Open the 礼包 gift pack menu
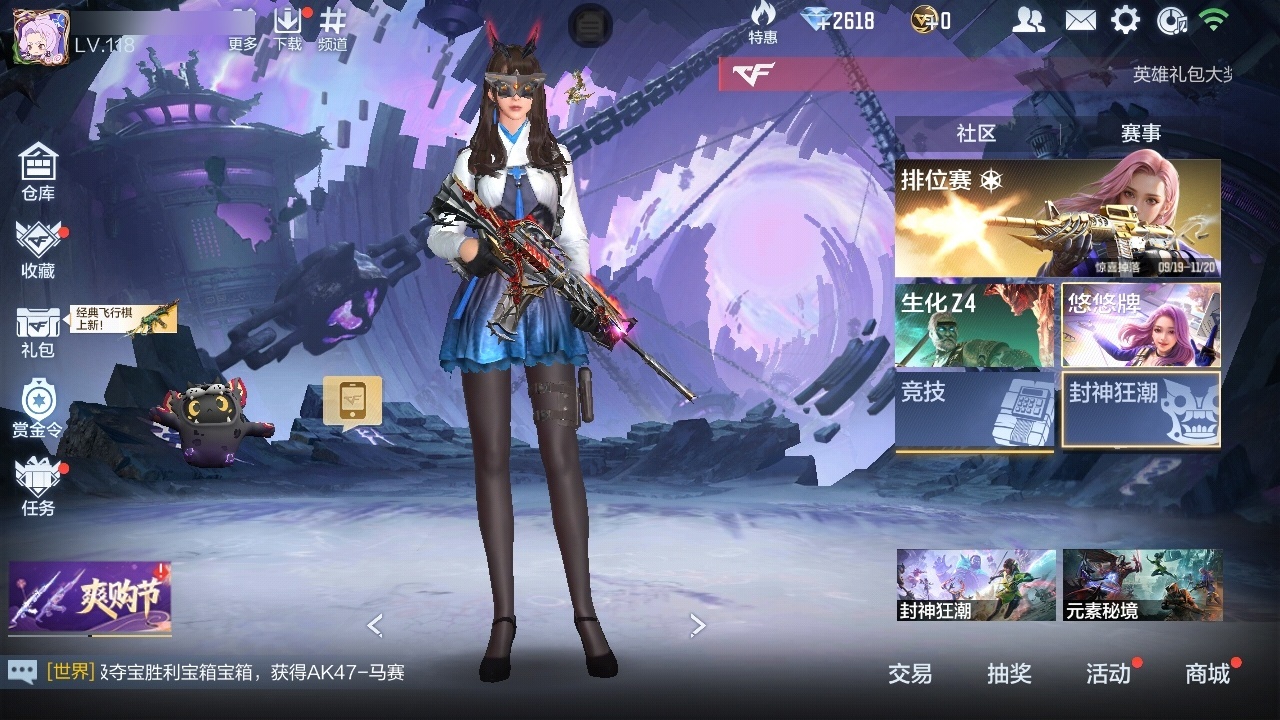The height and width of the screenshot is (720, 1280). click(38, 331)
